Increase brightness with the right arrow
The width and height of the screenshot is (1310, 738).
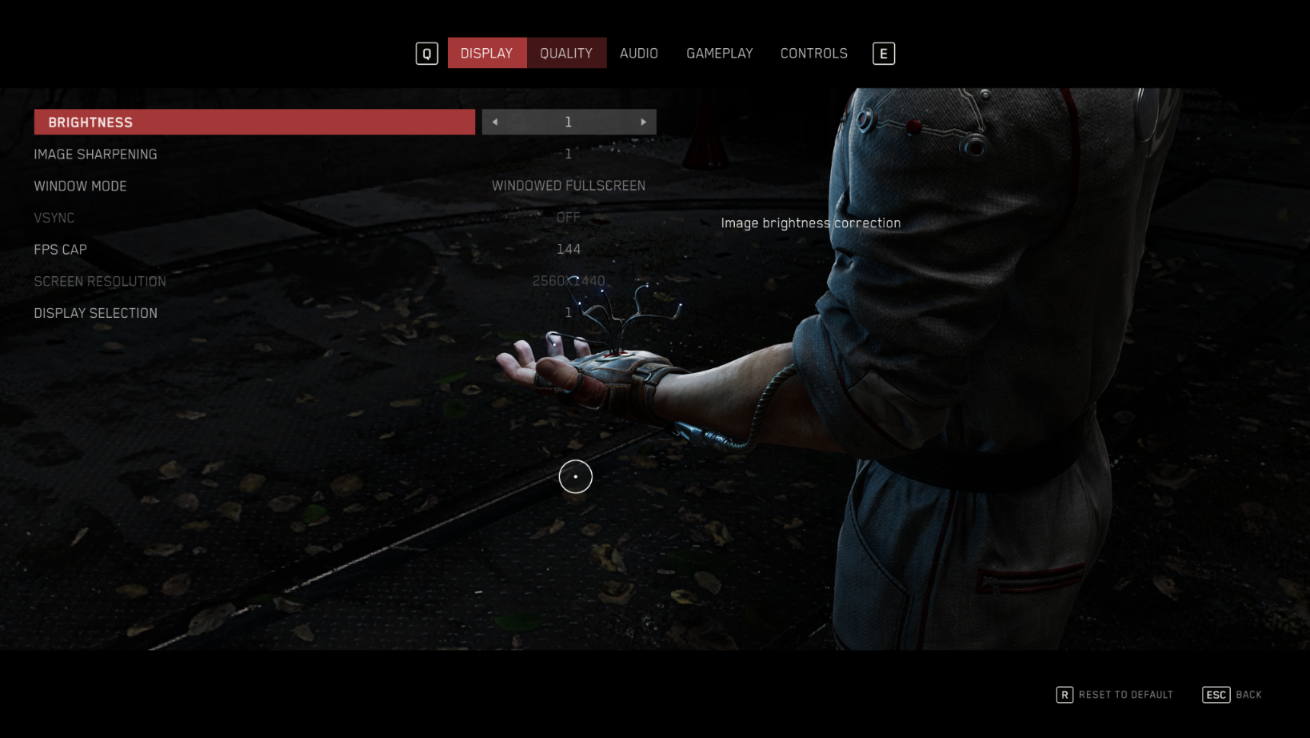tap(643, 122)
